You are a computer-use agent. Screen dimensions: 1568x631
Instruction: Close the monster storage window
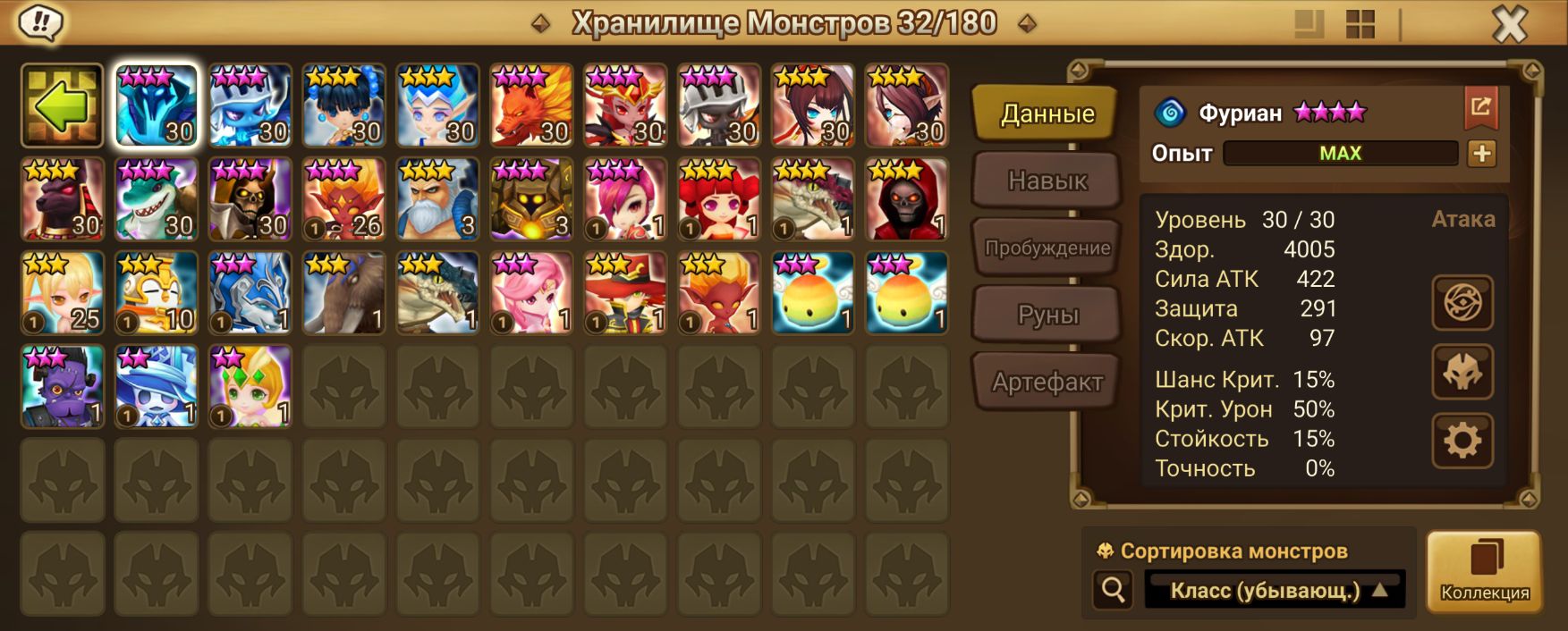[x=1509, y=25]
